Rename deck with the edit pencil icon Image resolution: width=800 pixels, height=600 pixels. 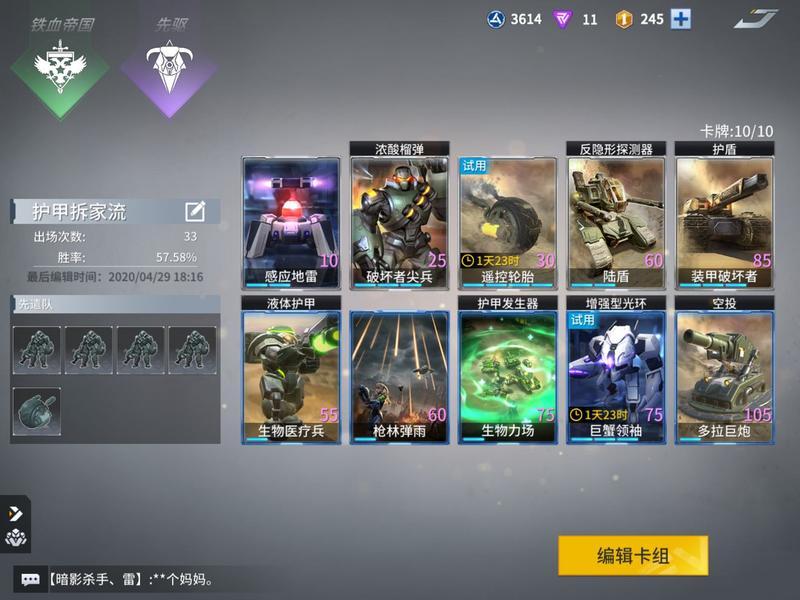click(195, 211)
